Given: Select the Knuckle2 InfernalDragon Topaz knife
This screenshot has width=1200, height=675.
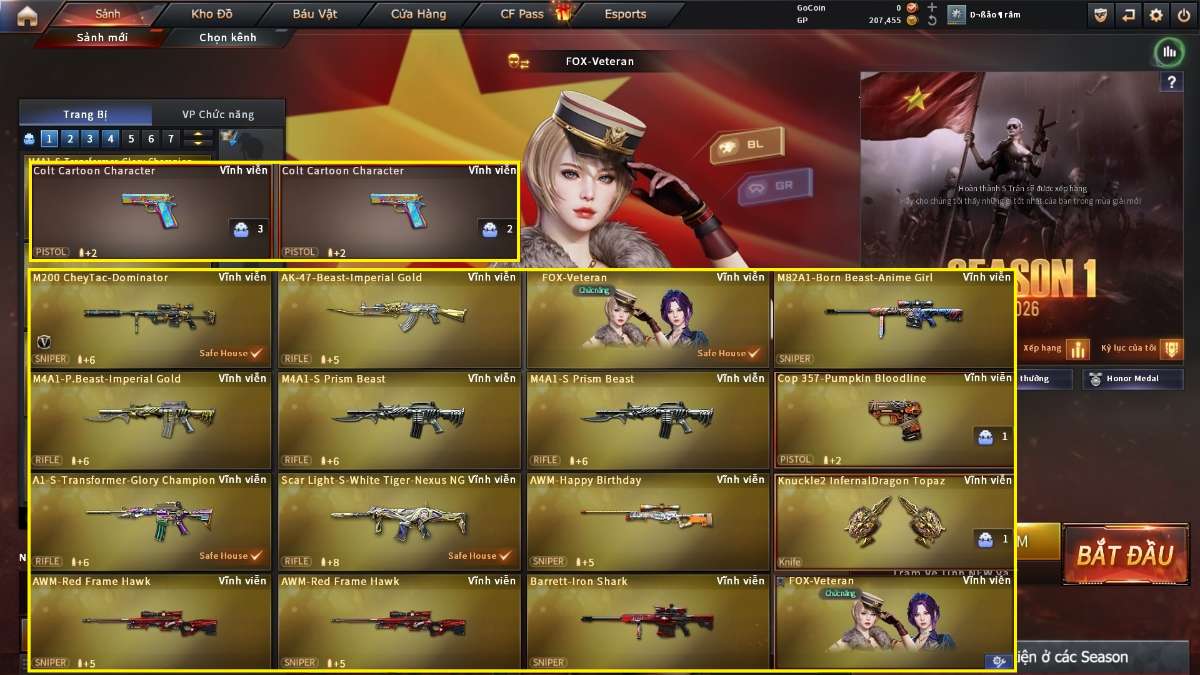Looking at the screenshot, I should [x=894, y=521].
